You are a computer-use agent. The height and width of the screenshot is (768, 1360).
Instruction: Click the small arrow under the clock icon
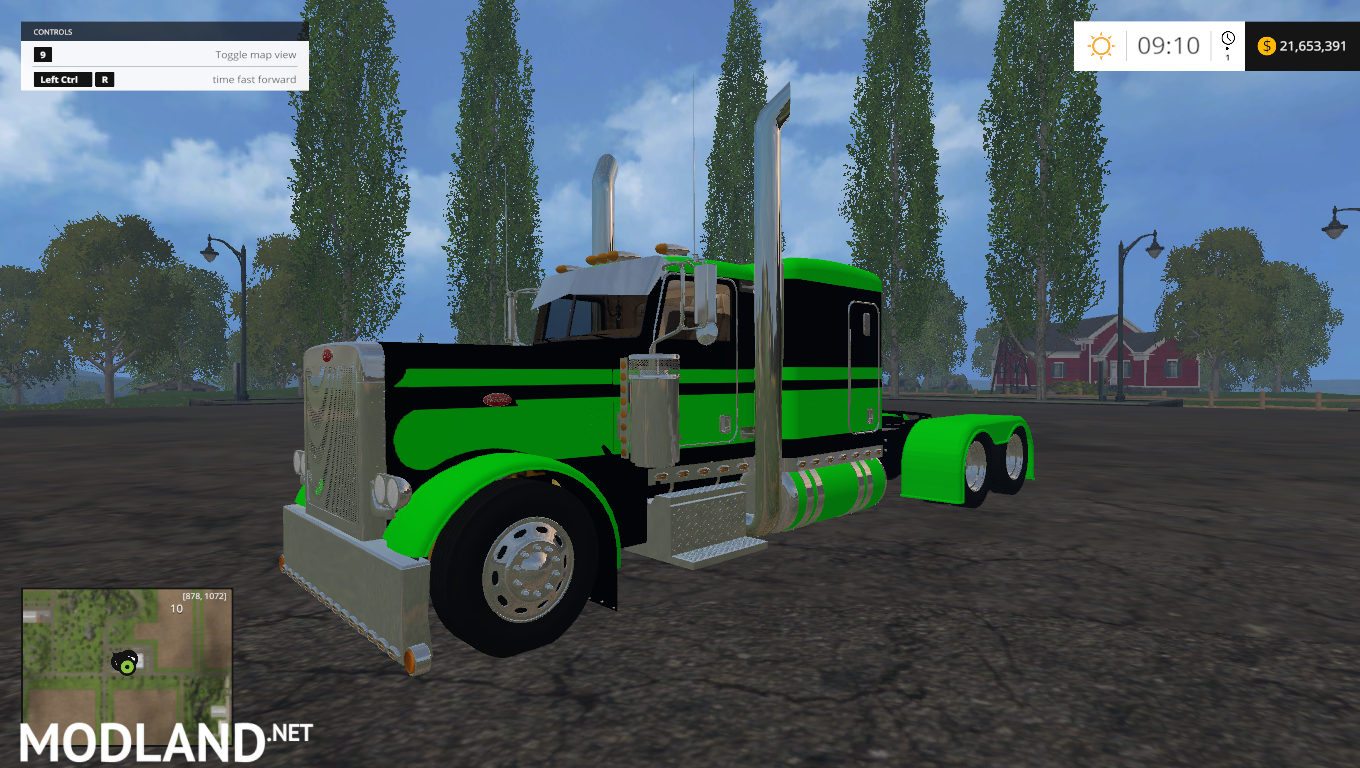point(1228,48)
